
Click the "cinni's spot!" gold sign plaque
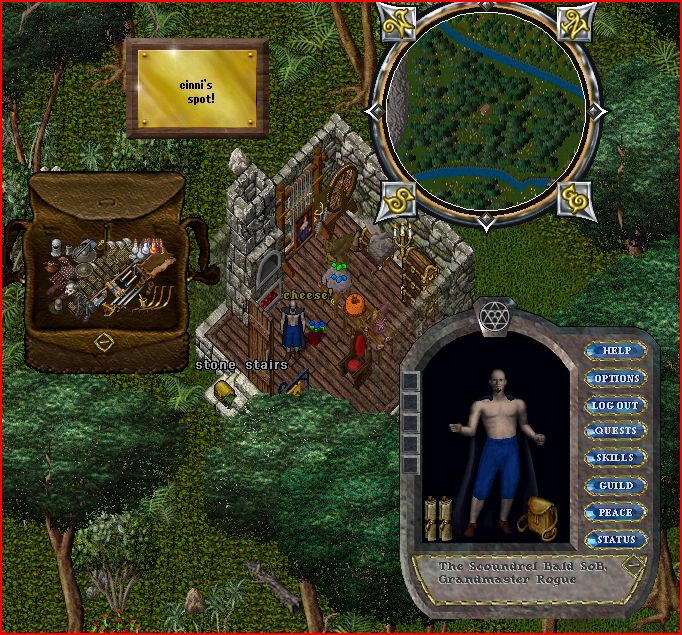[197, 86]
